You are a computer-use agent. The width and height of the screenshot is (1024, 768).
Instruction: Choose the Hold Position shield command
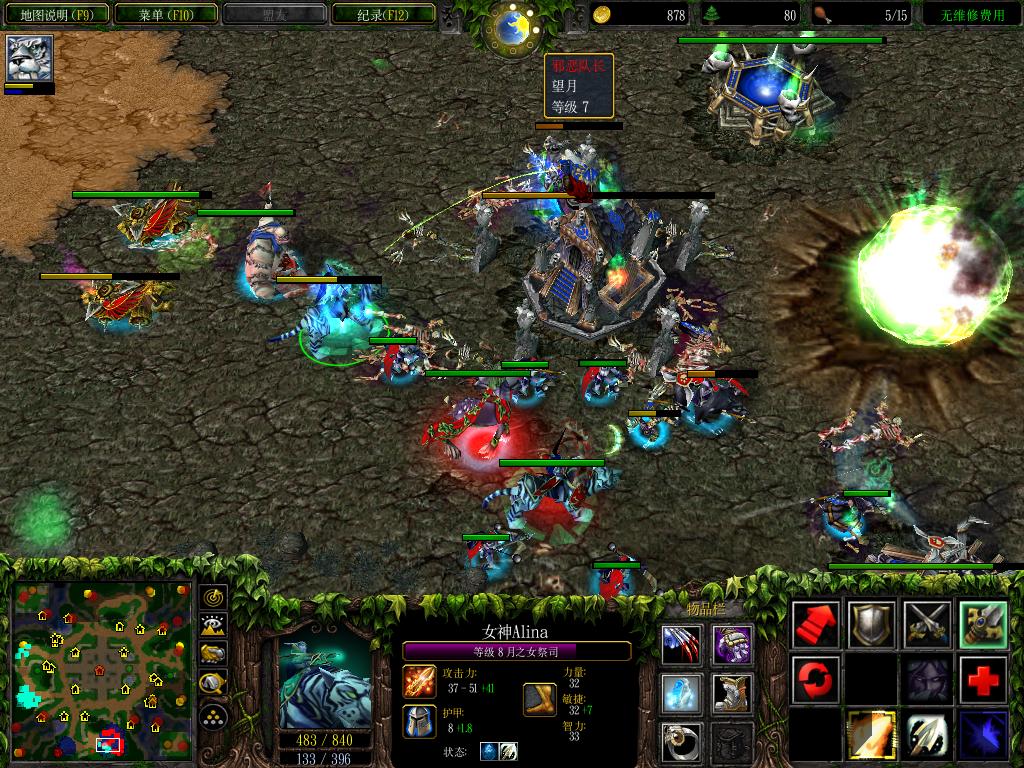pyautogui.click(x=871, y=625)
